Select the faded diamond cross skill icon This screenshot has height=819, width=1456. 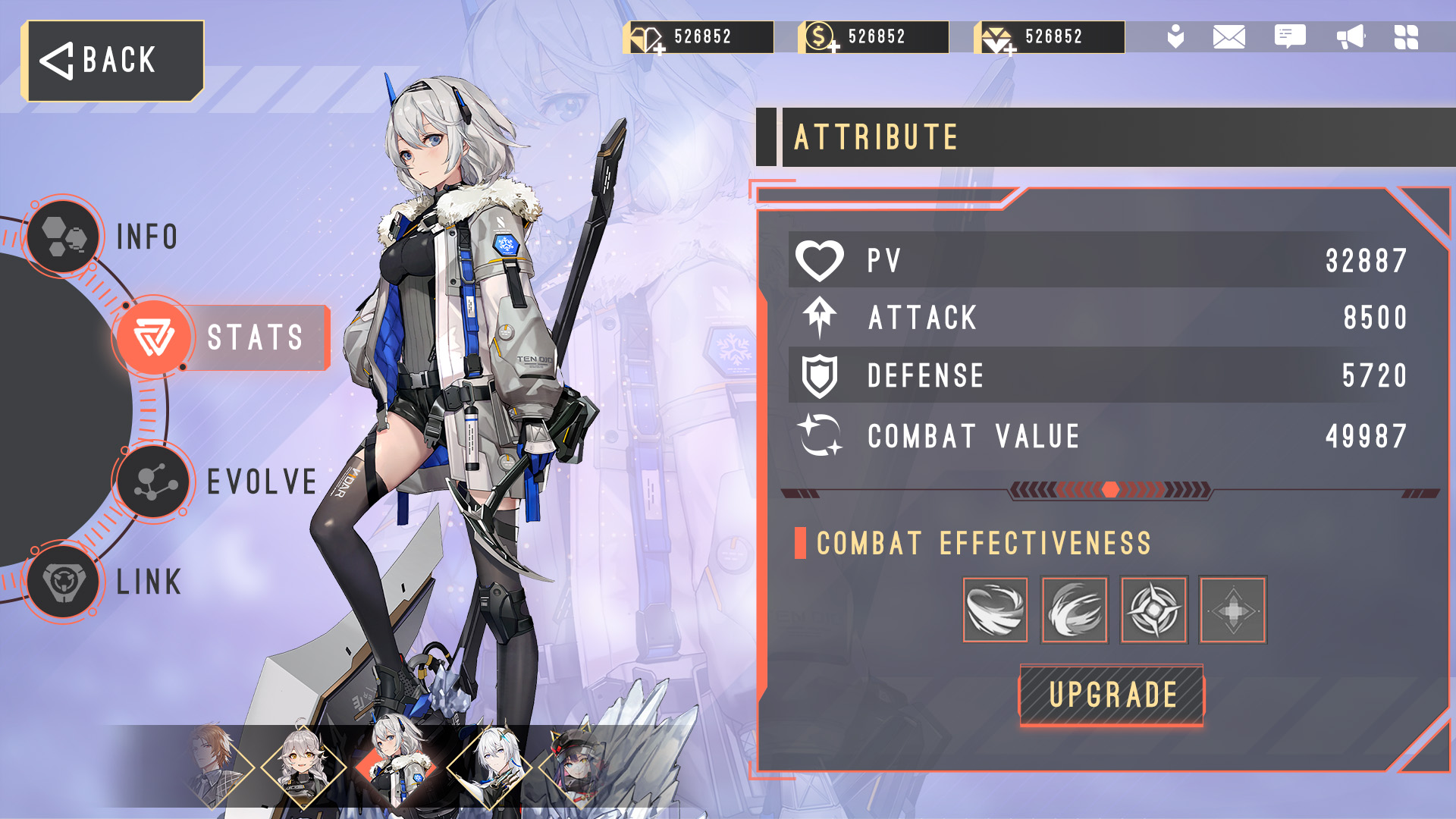[1232, 610]
